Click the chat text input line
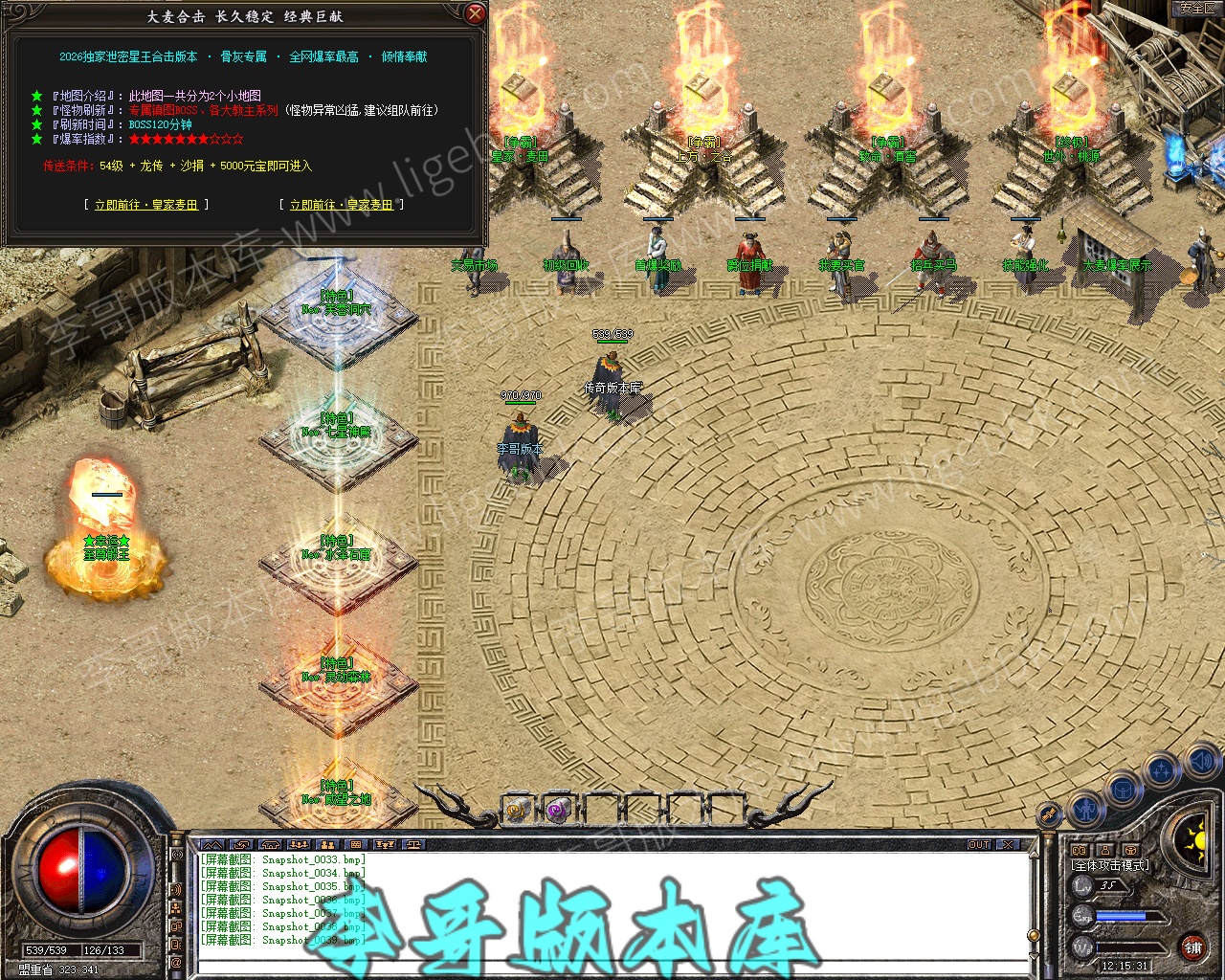Screen dimensions: 1225x980 pyautogui.click(x=612, y=967)
